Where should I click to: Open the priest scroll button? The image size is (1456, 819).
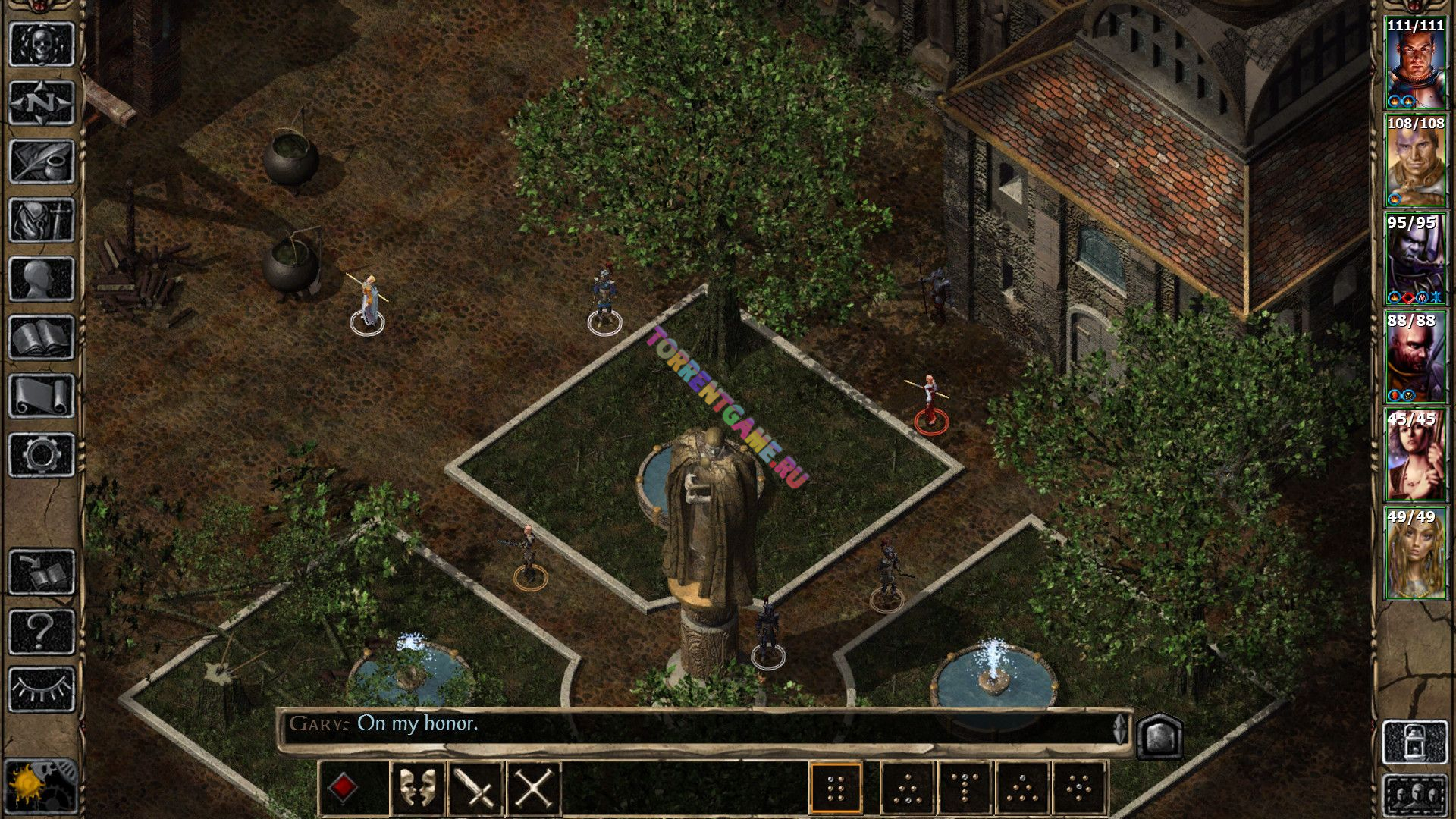point(42,396)
